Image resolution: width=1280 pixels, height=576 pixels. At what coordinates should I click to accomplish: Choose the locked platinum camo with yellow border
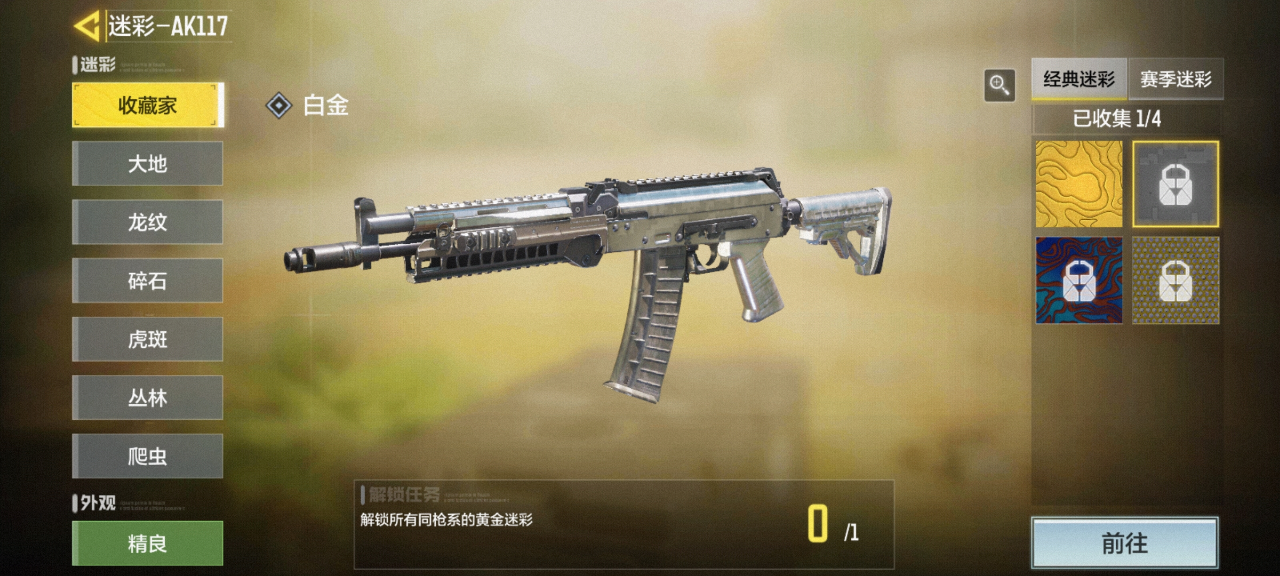pyautogui.click(x=1176, y=184)
